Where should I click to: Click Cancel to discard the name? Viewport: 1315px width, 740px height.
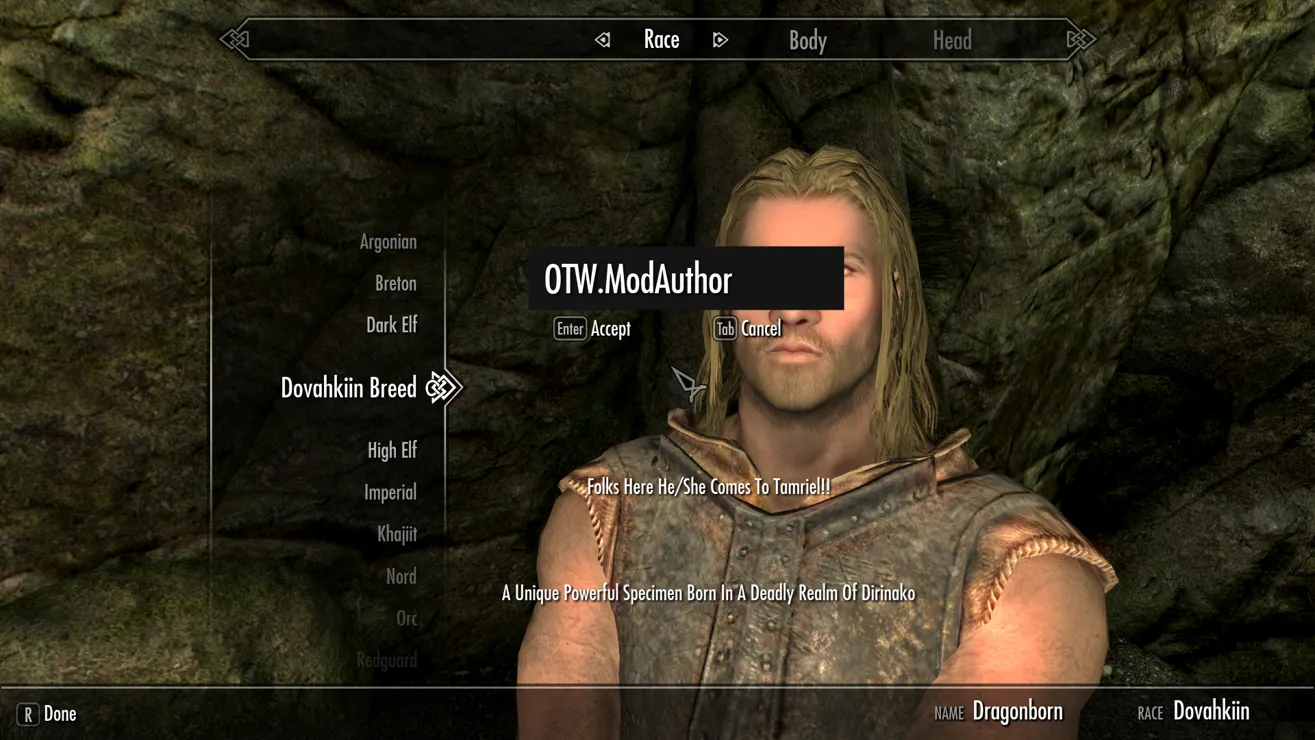pos(762,328)
